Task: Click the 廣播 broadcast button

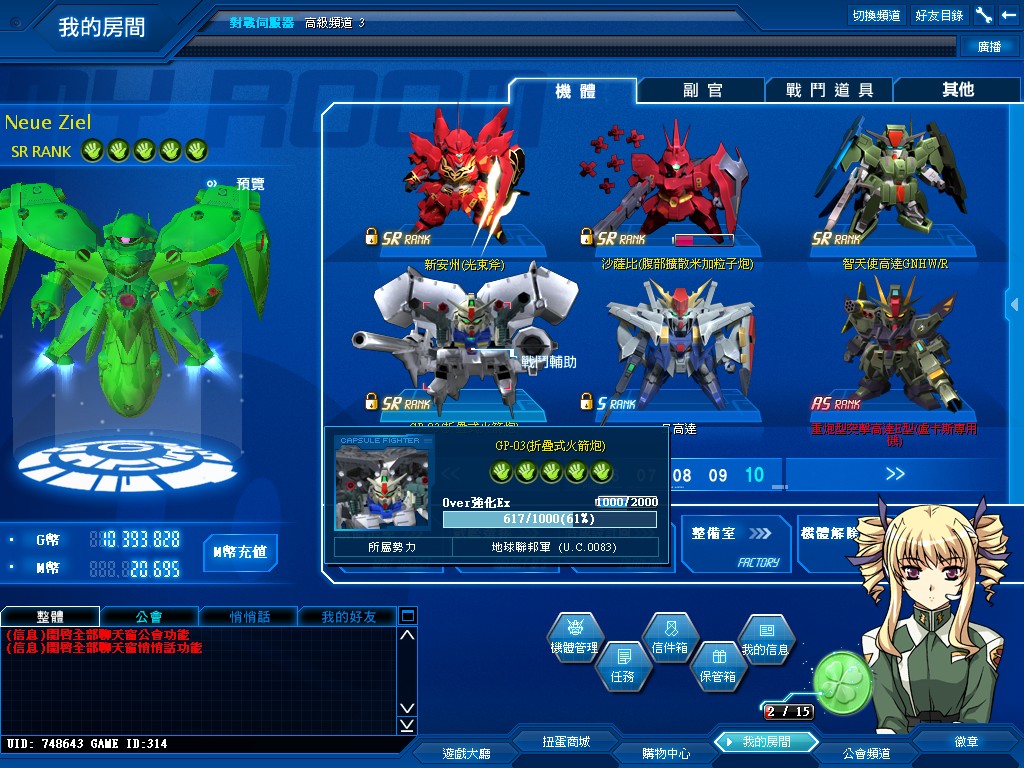Action: click(x=989, y=46)
